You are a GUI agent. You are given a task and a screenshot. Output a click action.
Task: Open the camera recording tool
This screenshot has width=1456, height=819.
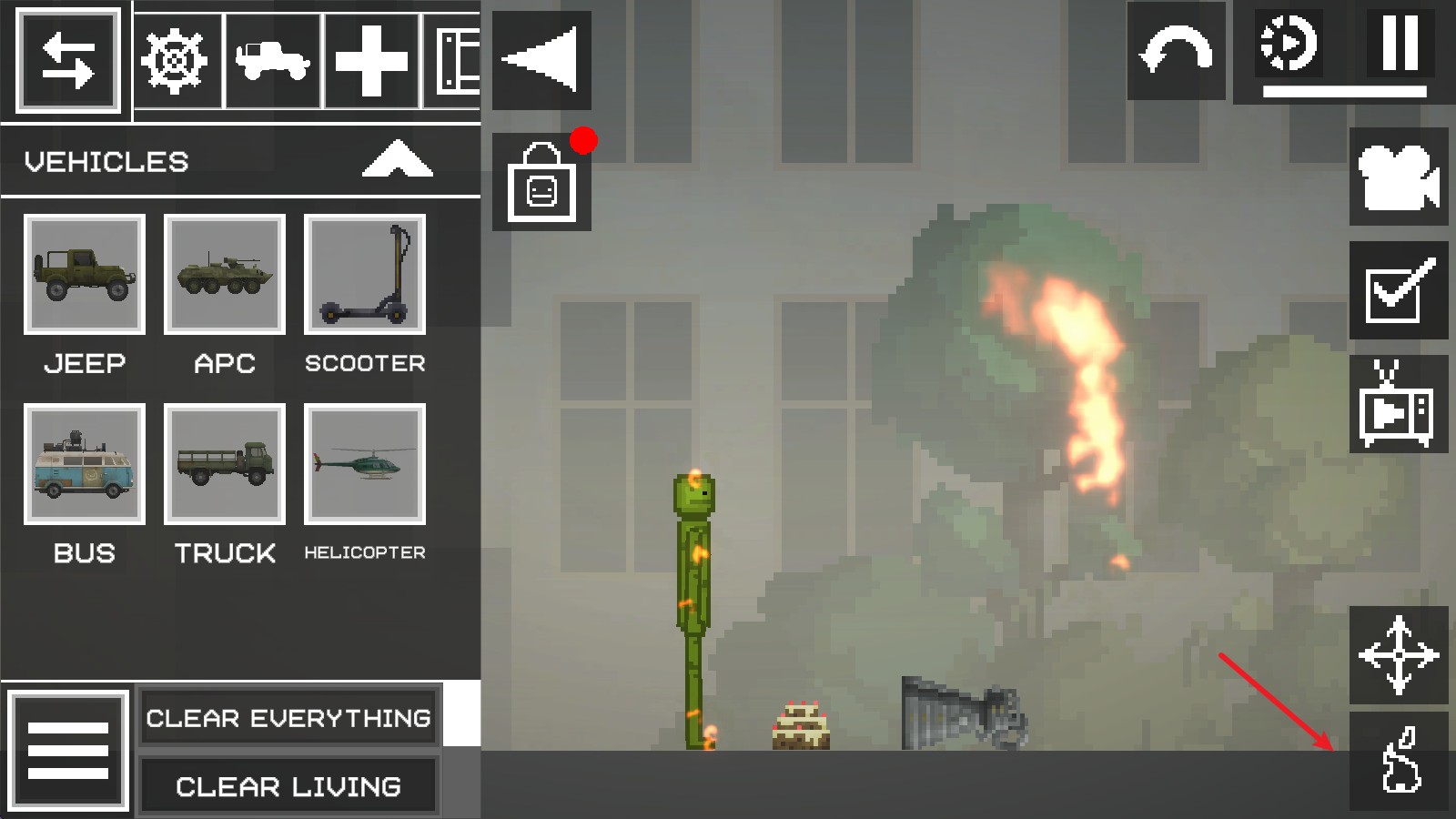[1398, 177]
